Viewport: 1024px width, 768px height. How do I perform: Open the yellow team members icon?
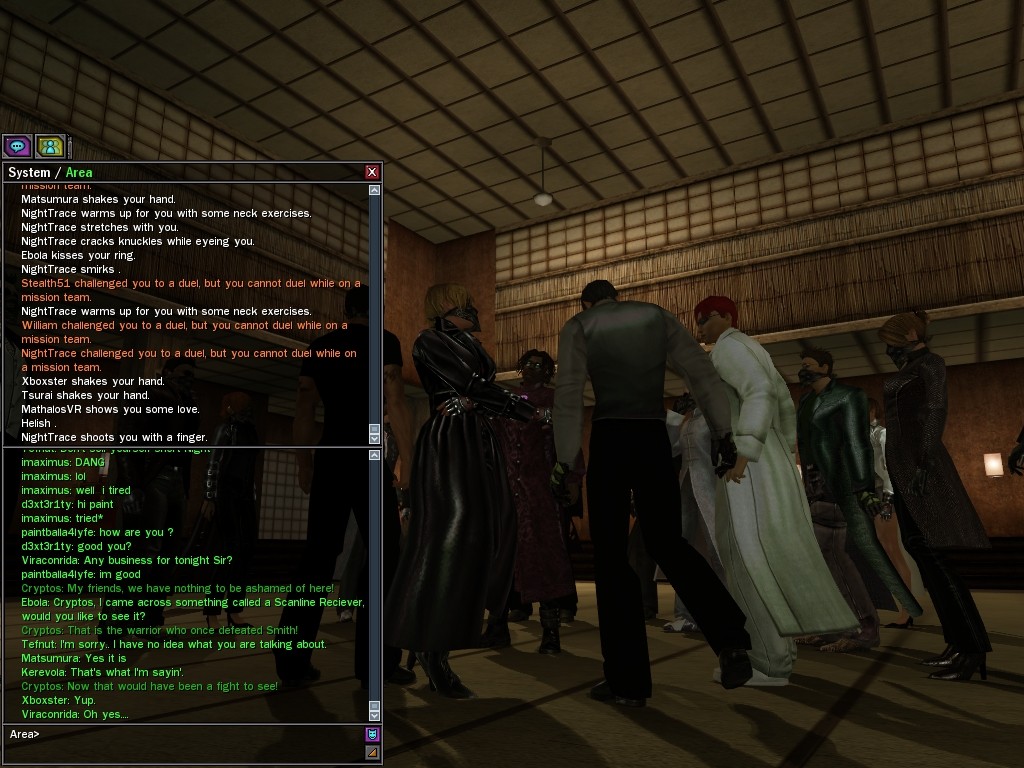(x=50, y=147)
